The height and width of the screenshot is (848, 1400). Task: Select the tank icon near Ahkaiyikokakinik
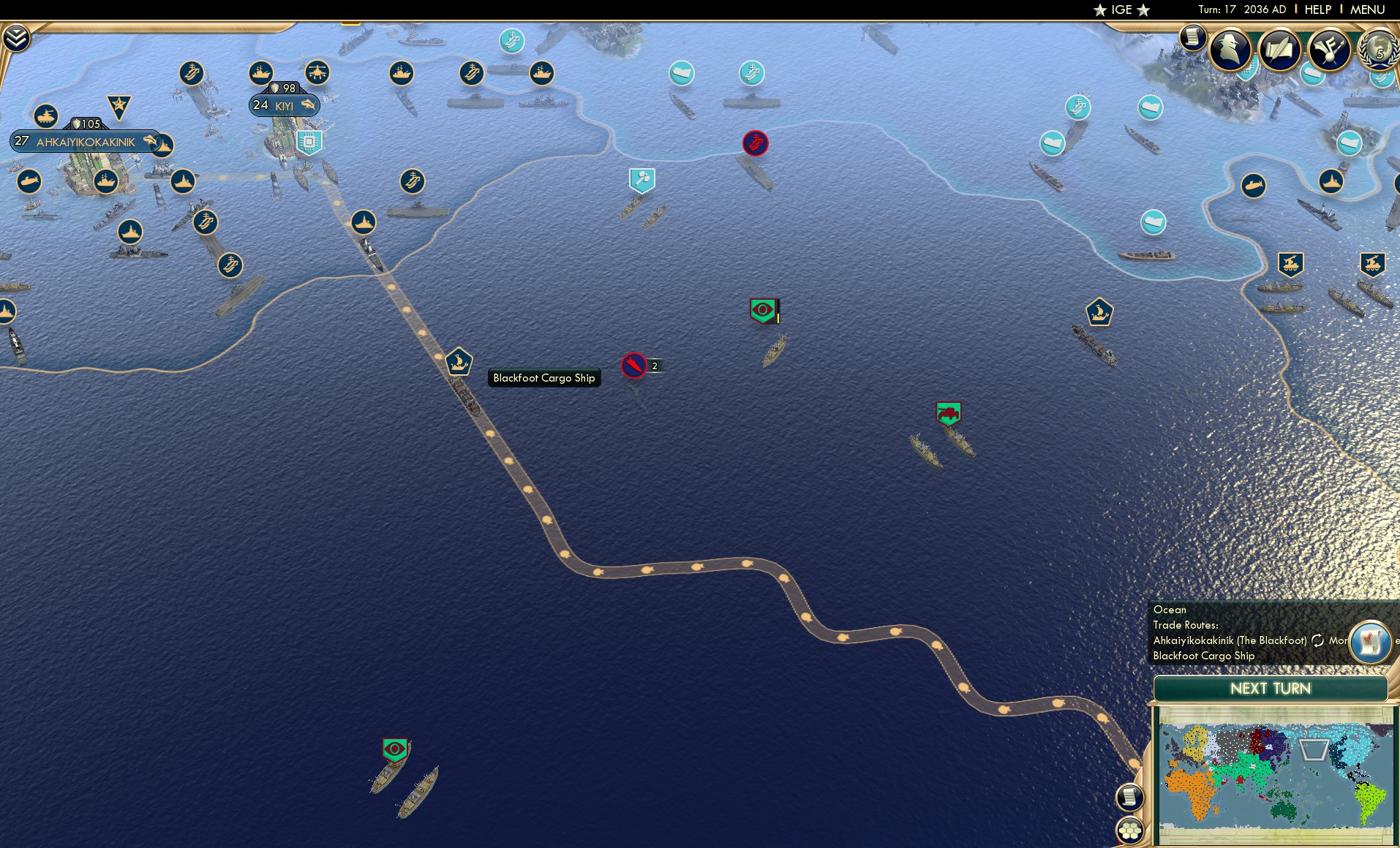click(x=46, y=116)
